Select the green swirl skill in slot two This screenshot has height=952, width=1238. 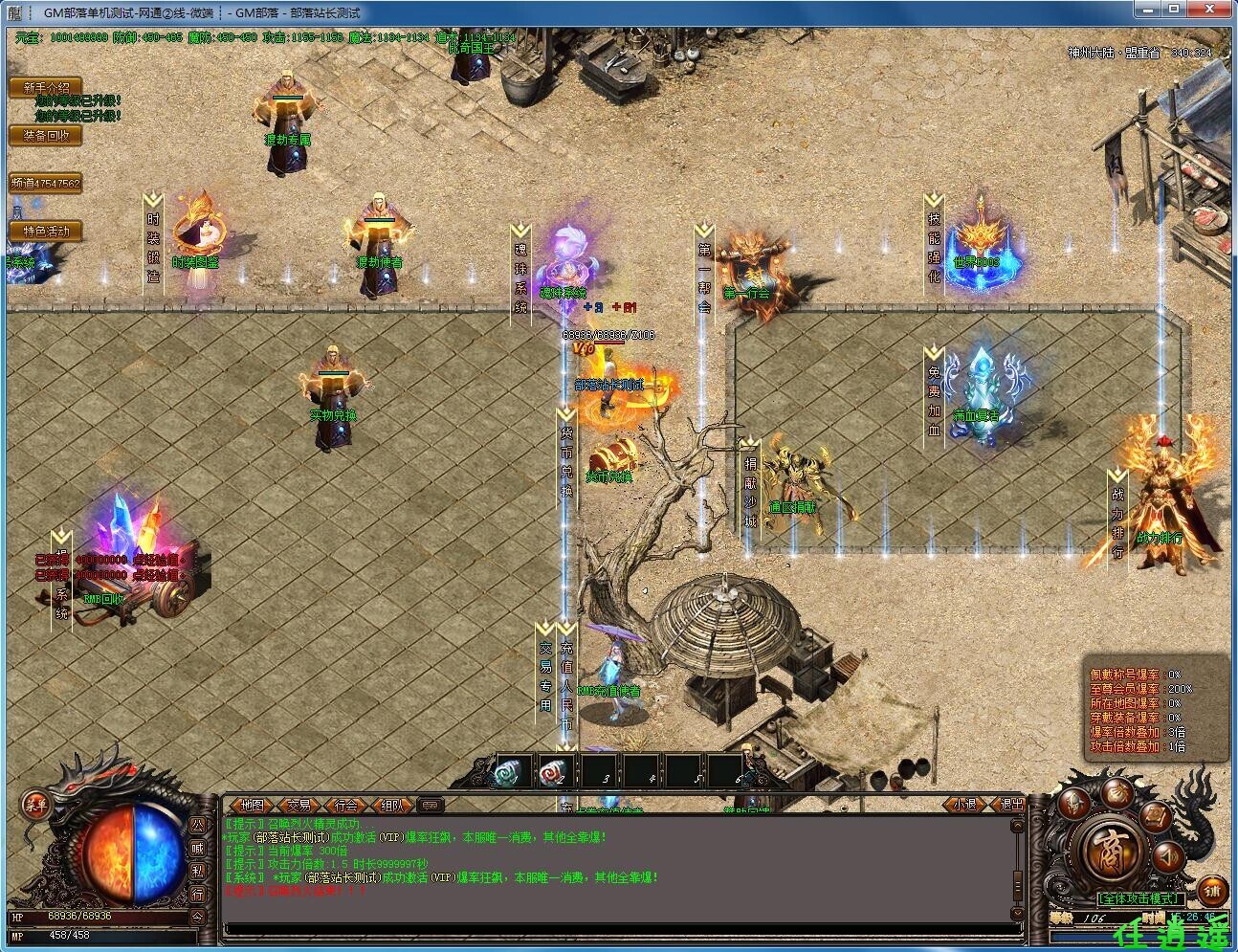point(553,773)
